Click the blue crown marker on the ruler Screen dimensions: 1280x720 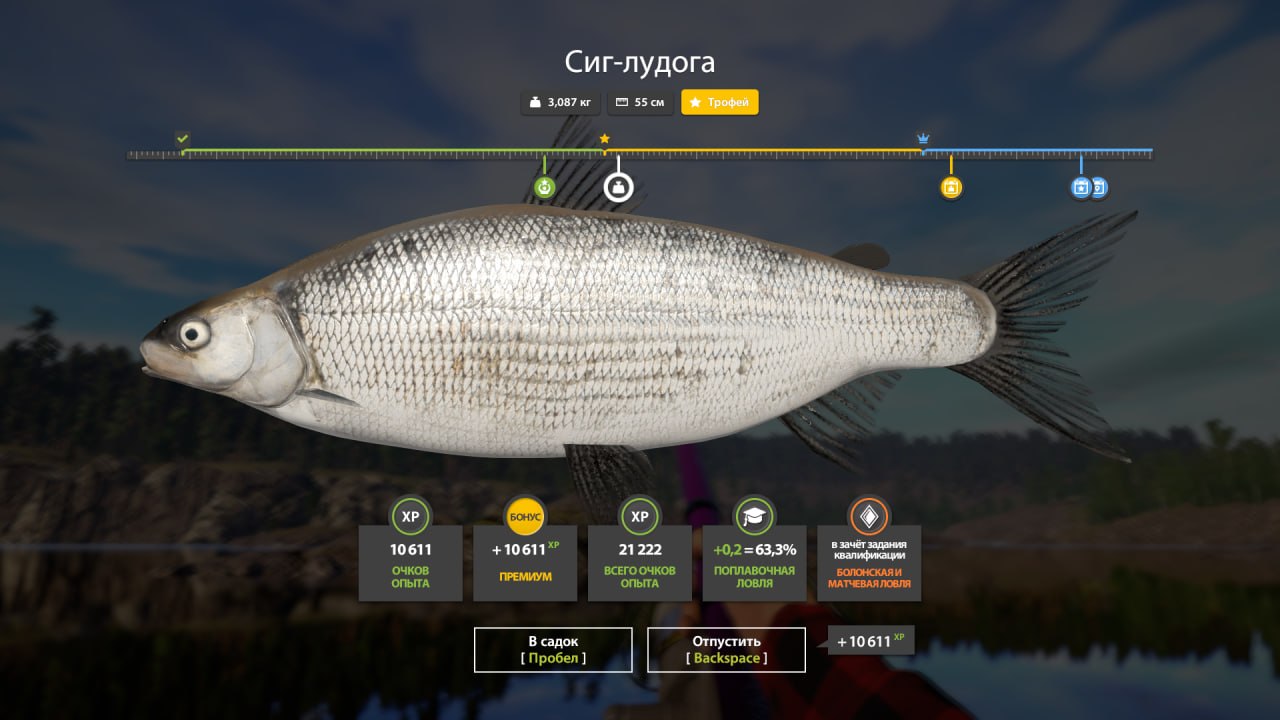tap(921, 136)
